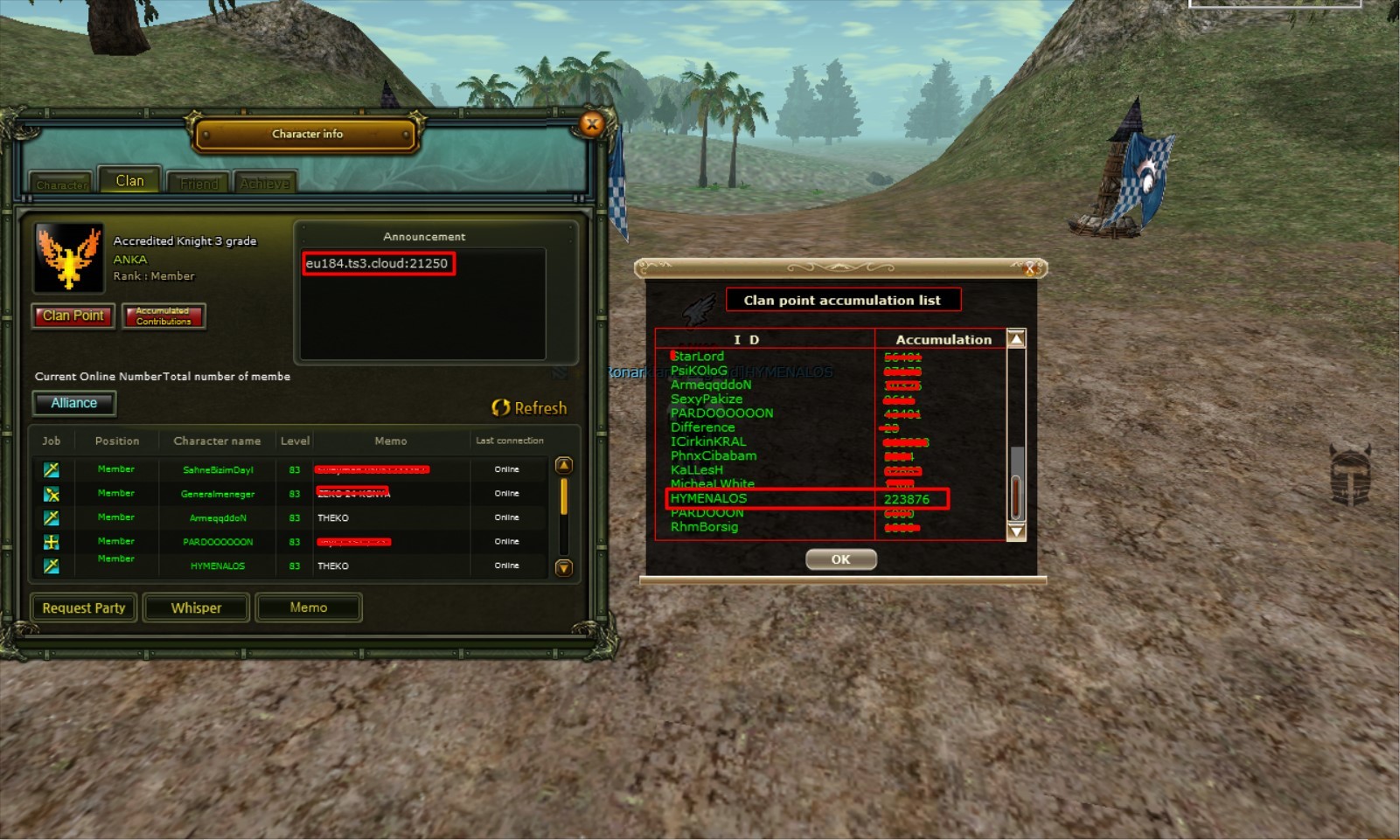1400x840 pixels.
Task: Select clan member Generalmeneger row
Action: coord(218,494)
